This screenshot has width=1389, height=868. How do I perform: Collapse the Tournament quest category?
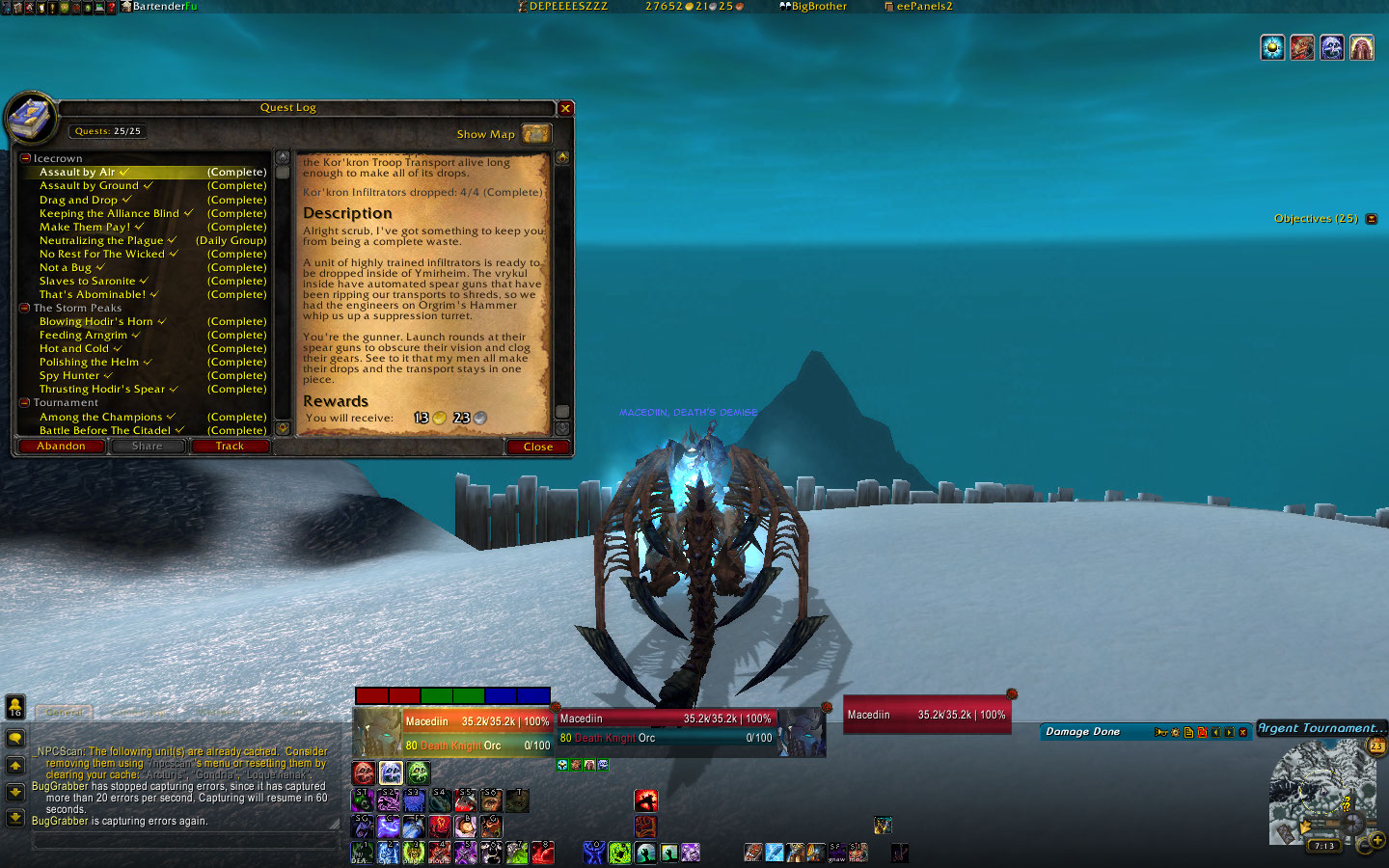[x=26, y=402]
